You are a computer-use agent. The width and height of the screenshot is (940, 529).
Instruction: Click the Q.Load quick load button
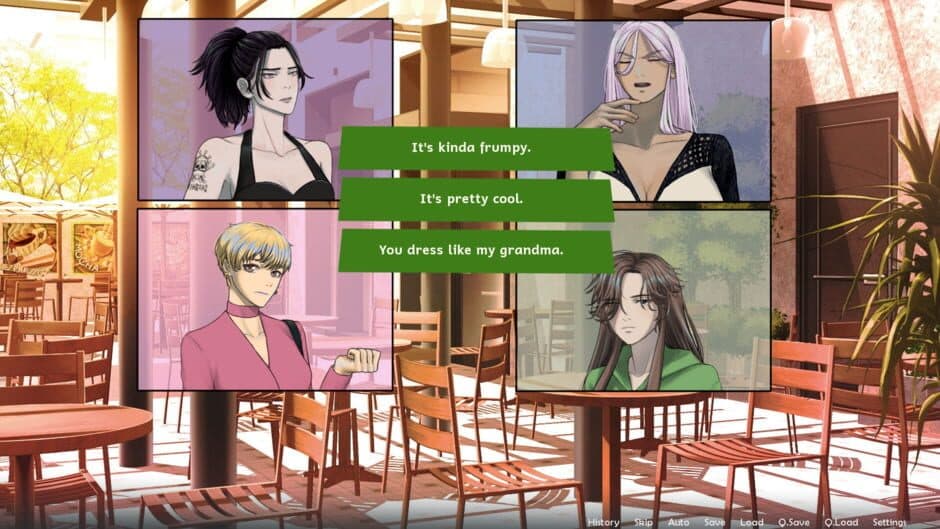842,522
